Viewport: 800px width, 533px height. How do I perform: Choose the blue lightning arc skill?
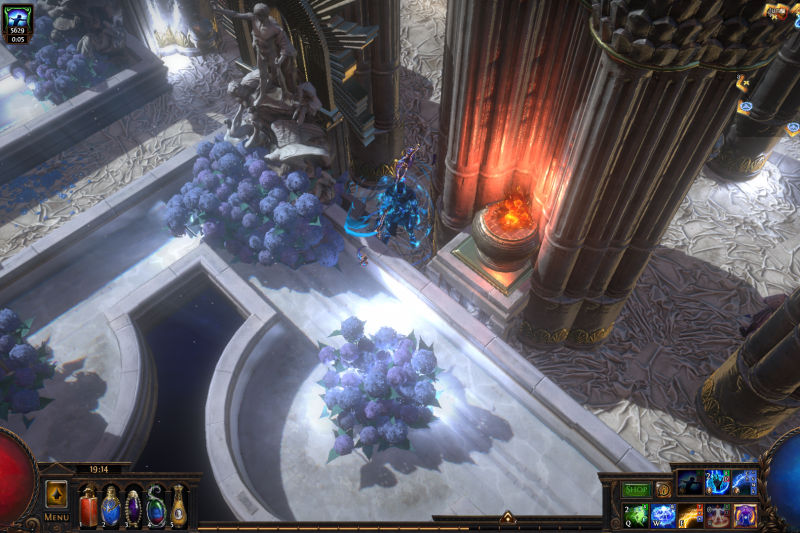(744, 483)
